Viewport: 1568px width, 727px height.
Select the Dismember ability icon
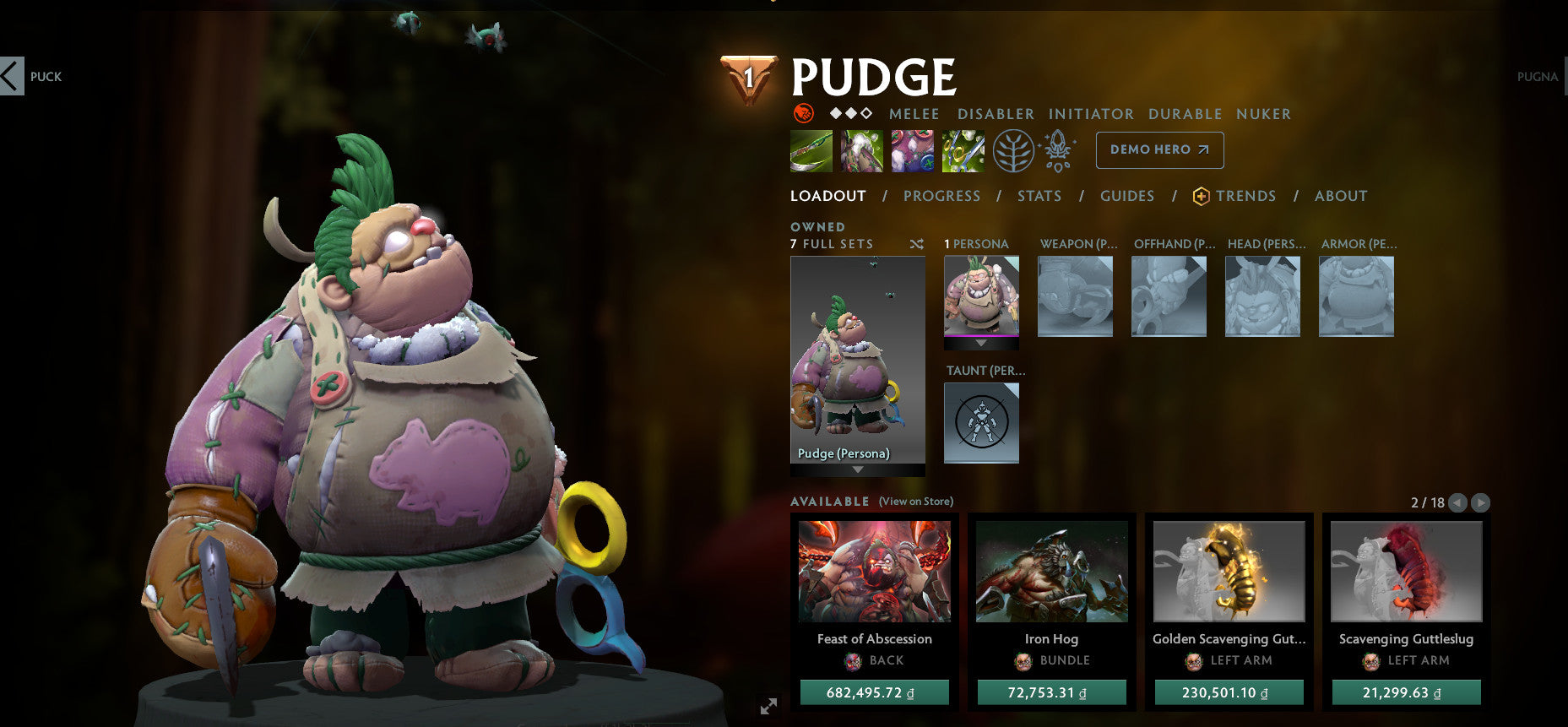963,150
